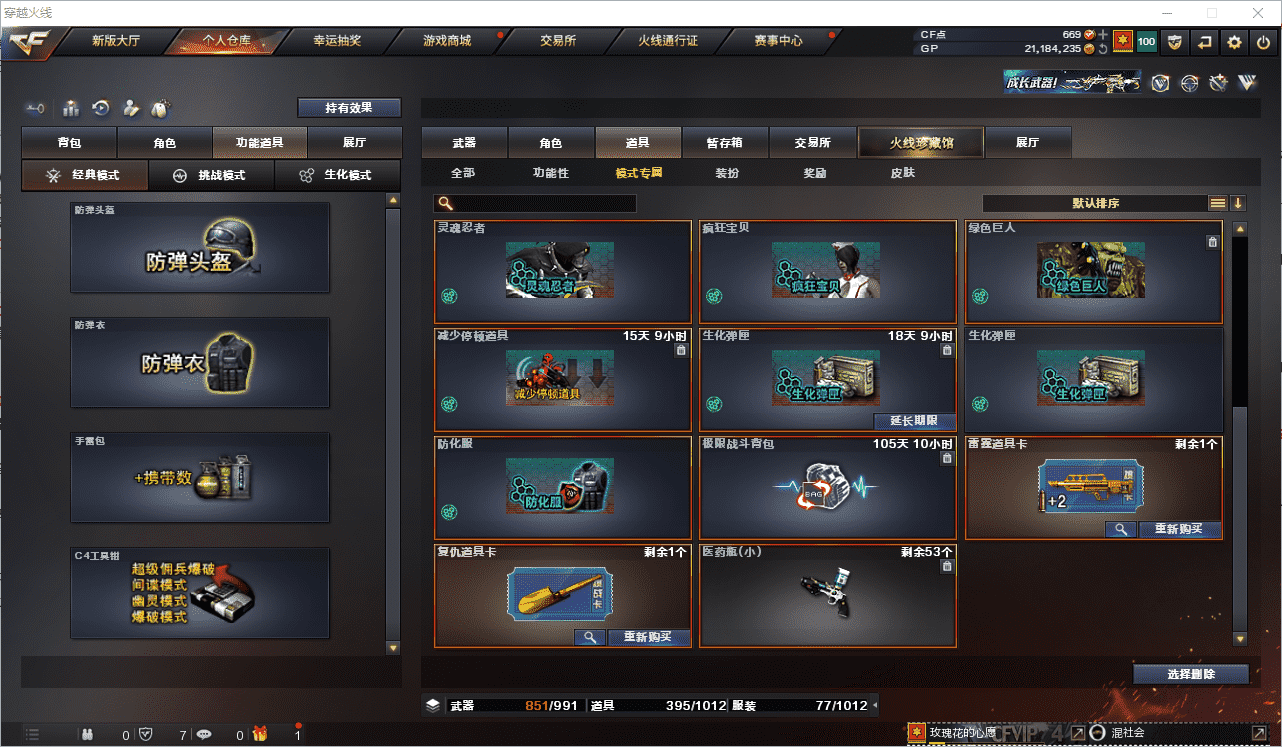1282x747 pixels.
Task: Choose the 防弹衣 body armor slot
Action: click(x=200, y=362)
